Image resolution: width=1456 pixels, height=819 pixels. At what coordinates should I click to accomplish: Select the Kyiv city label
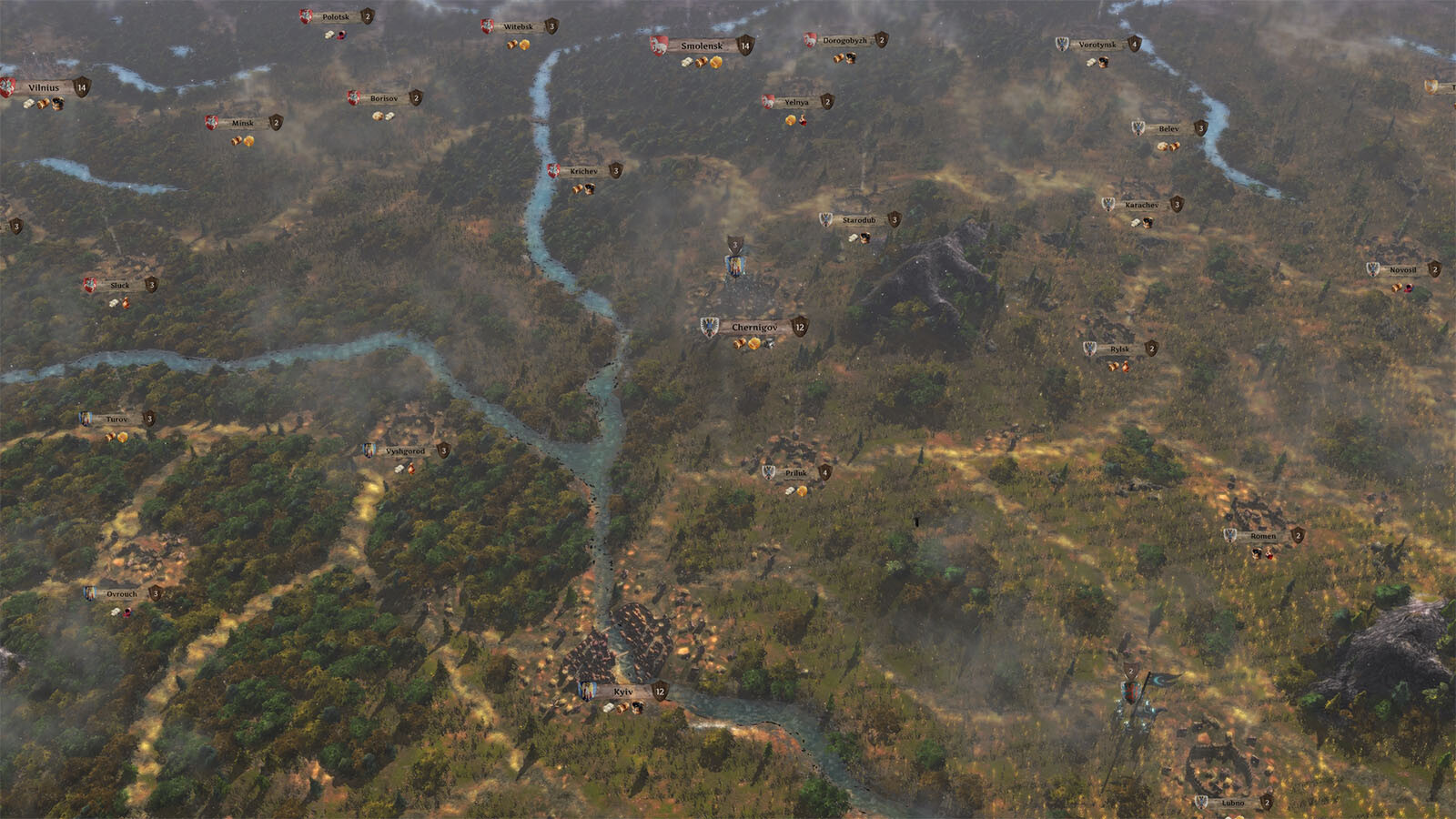(x=623, y=693)
